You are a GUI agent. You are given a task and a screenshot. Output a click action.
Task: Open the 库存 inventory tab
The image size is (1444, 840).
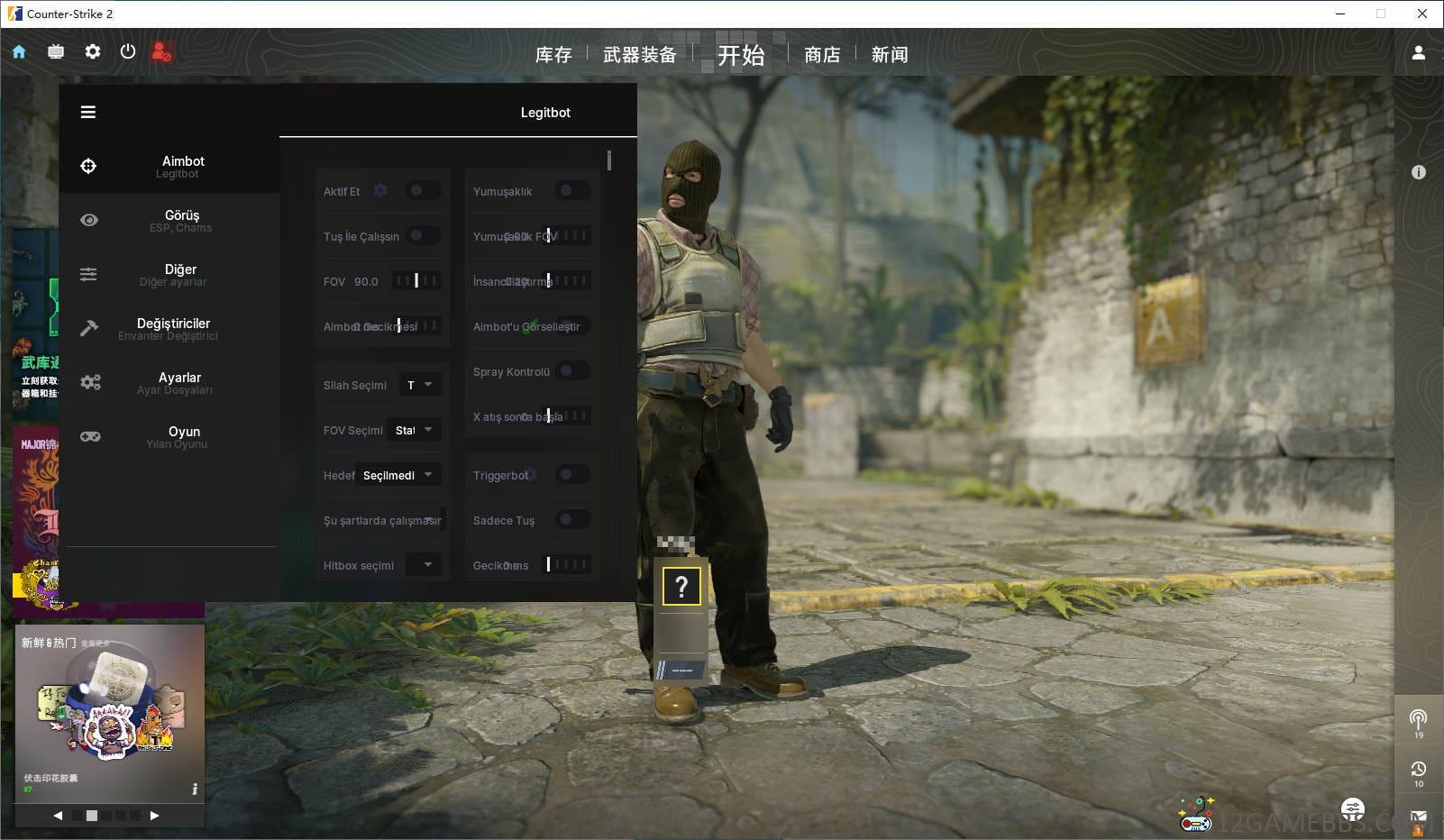tap(553, 55)
